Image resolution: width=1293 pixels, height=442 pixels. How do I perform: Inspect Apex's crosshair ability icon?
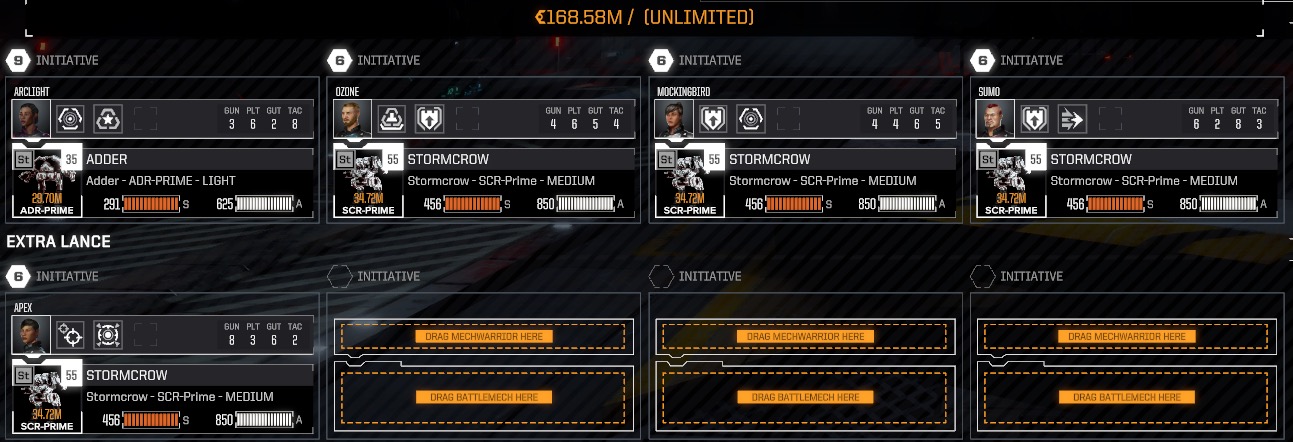pyautogui.click(x=69, y=335)
